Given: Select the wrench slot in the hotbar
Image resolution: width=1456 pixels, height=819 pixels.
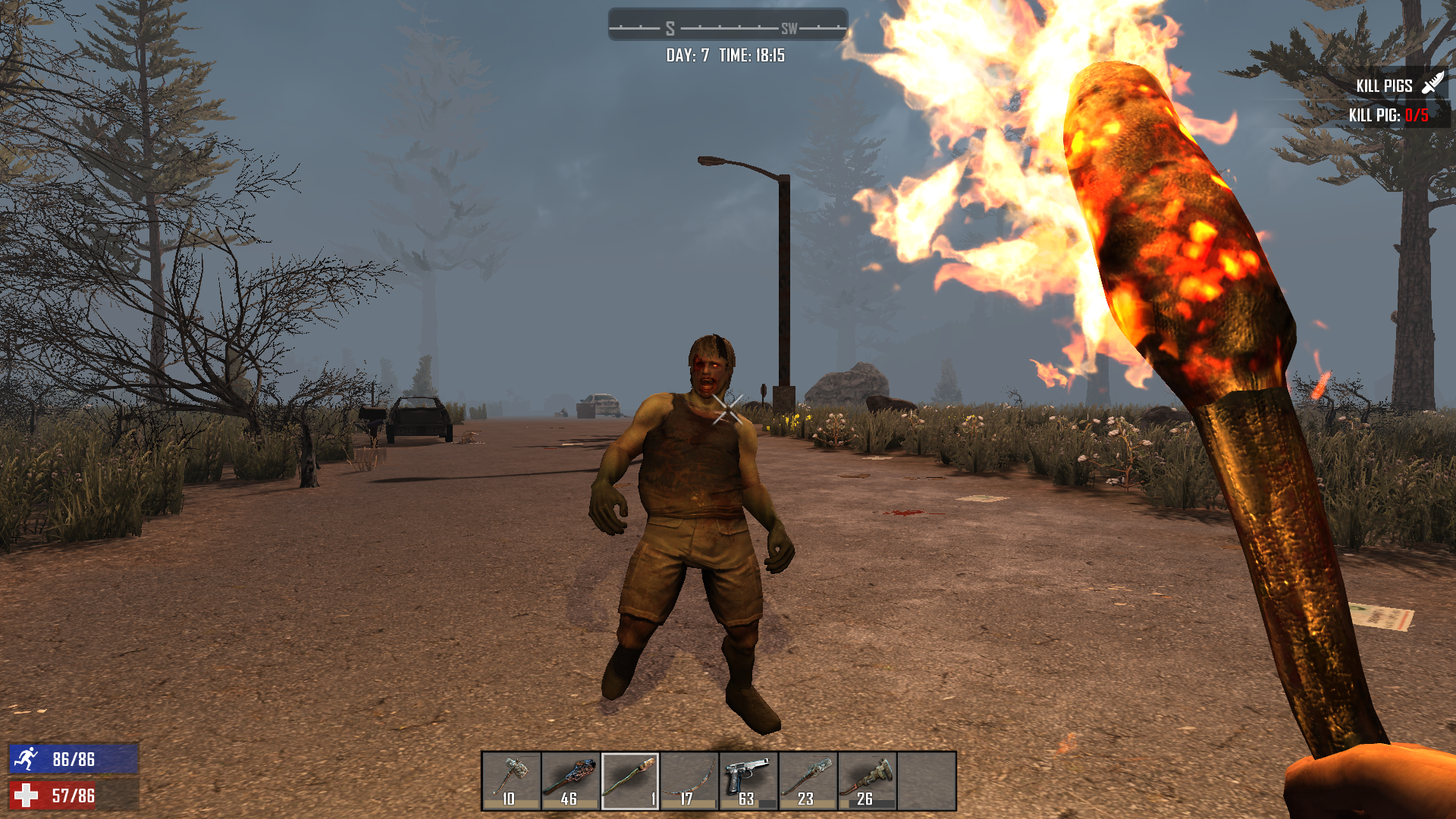Looking at the screenshot, I should pyautogui.click(x=867, y=781).
